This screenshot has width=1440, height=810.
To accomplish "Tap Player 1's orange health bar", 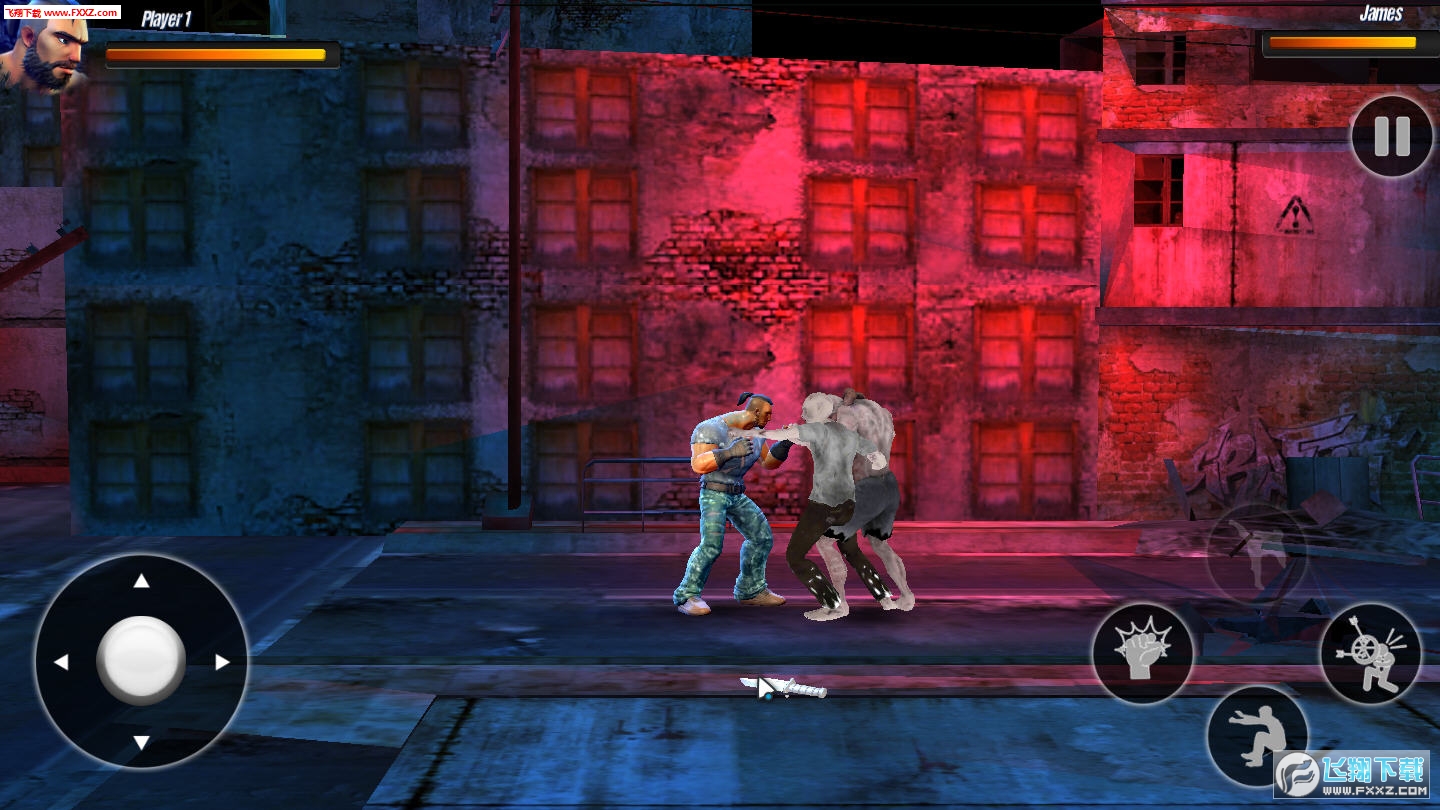I will tap(220, 52).
